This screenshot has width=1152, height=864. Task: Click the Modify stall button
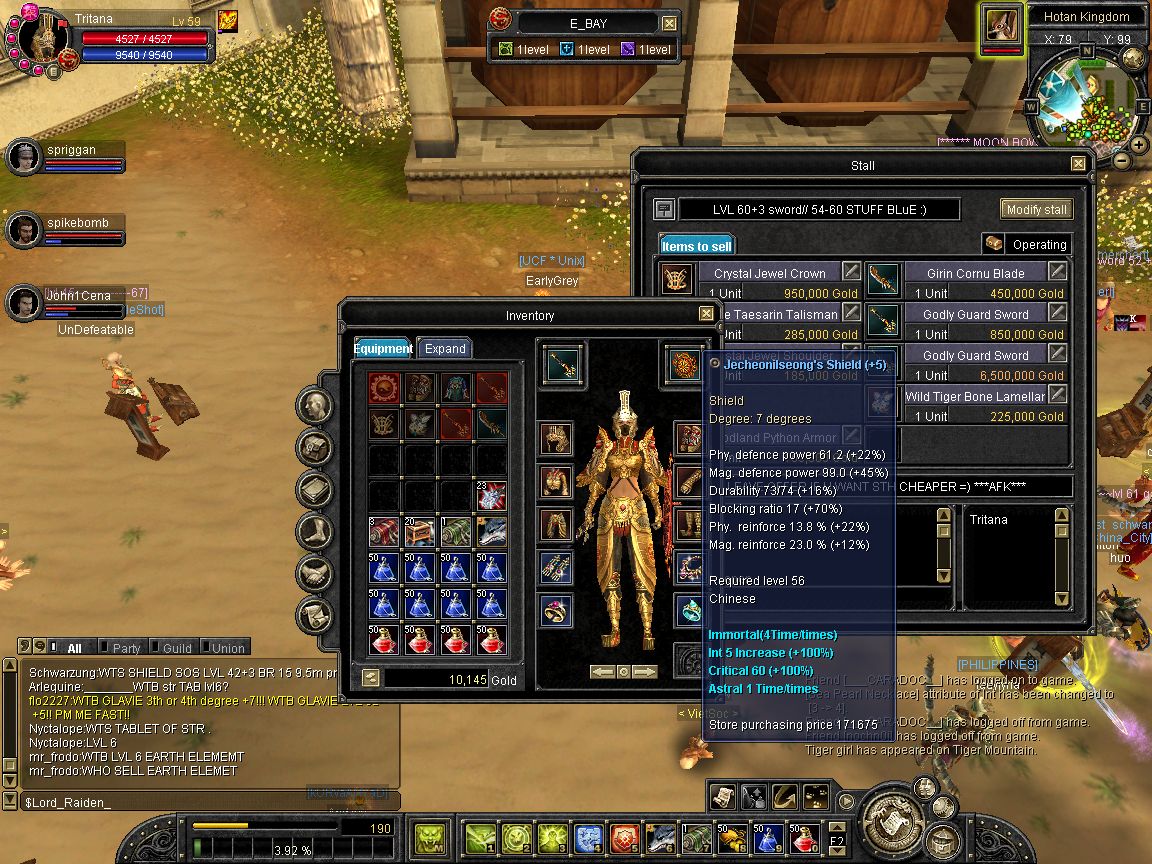[x=1036, y=209]
